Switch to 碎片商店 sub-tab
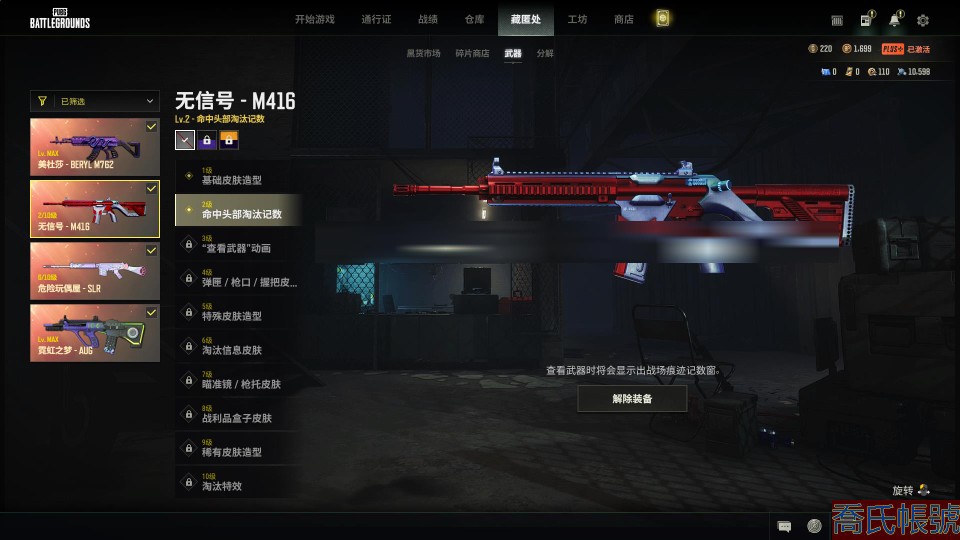960x540 pixels. (472, 53)
